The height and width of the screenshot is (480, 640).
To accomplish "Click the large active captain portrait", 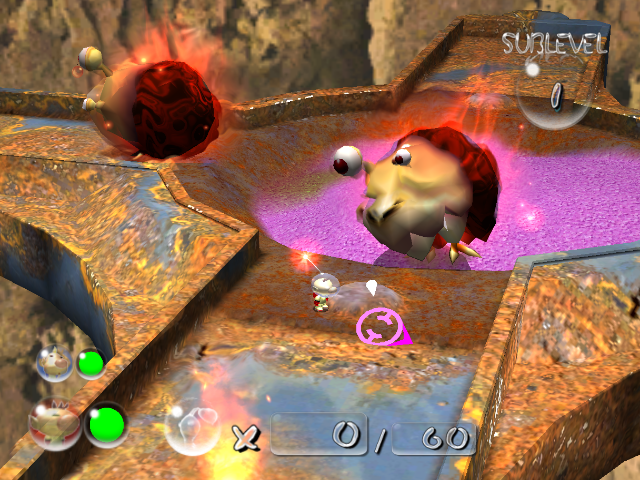I will pos(55,425).
